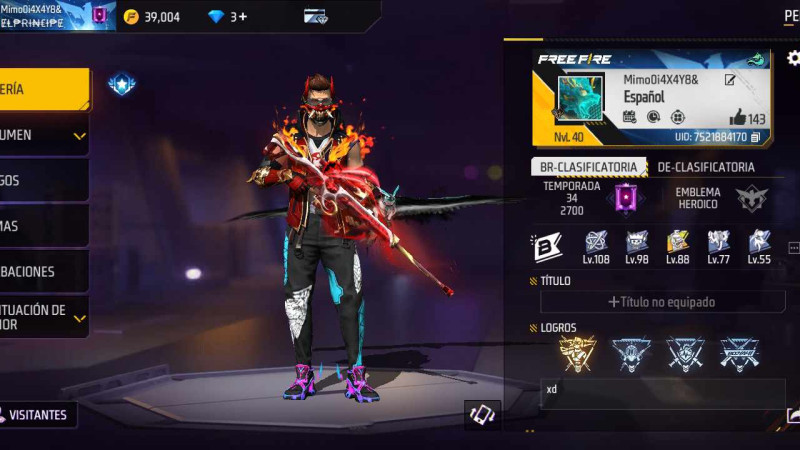Edit the player nickname with the pencil icon

730,80
